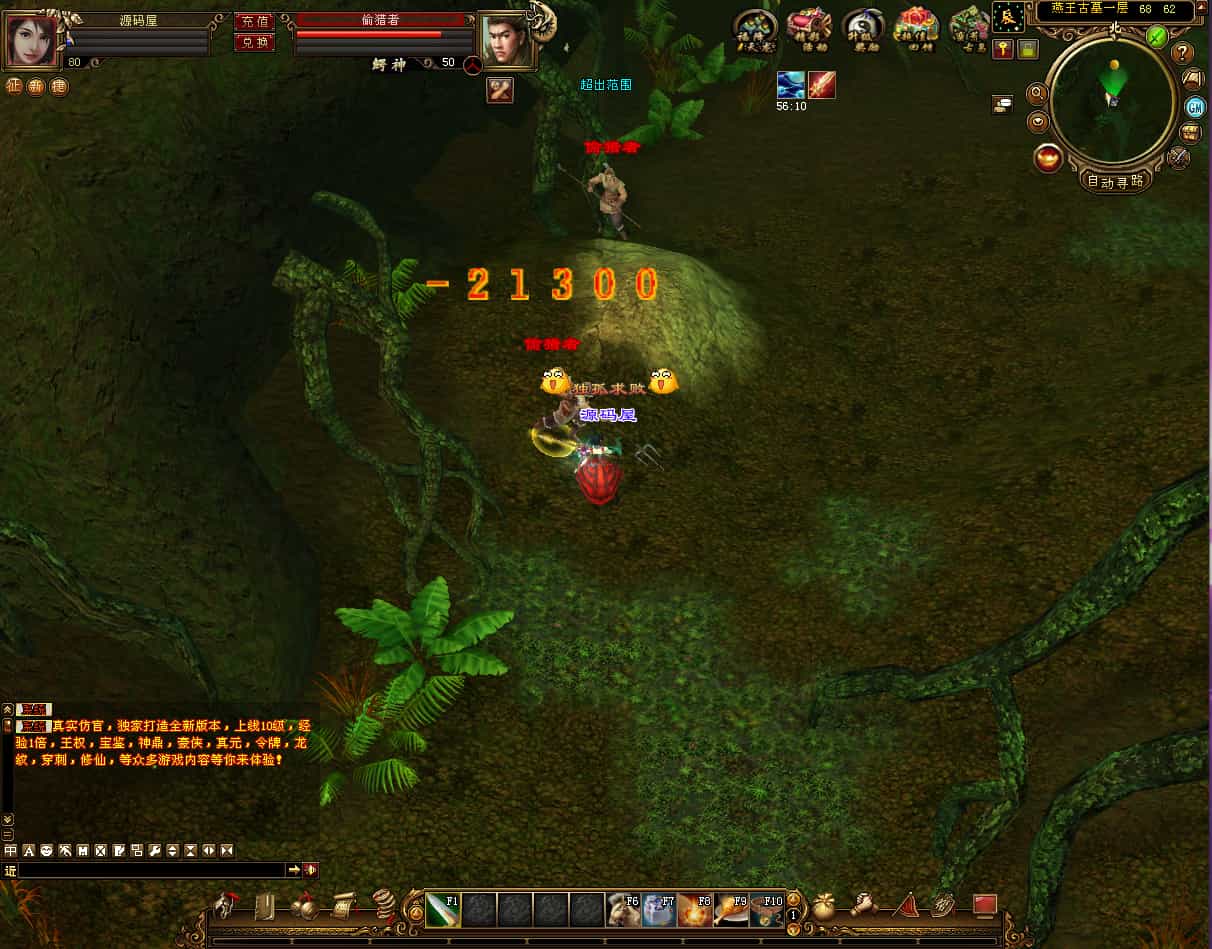Start 自动寻路 auto-pathfinding

pos(1115,181)
